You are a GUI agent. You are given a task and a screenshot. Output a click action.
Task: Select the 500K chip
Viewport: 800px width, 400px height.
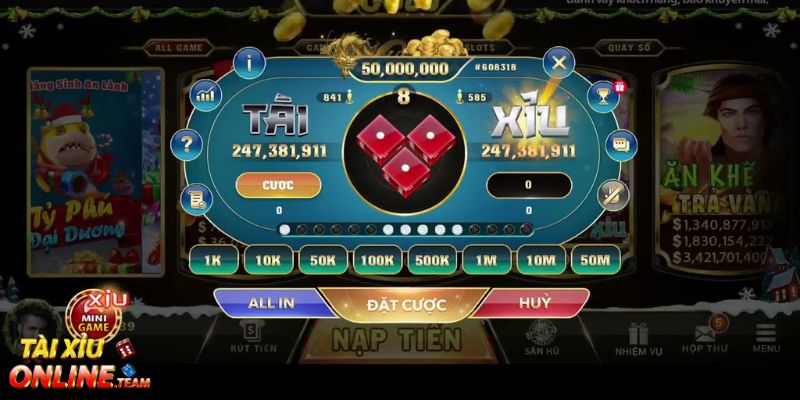tap(432, 260)
